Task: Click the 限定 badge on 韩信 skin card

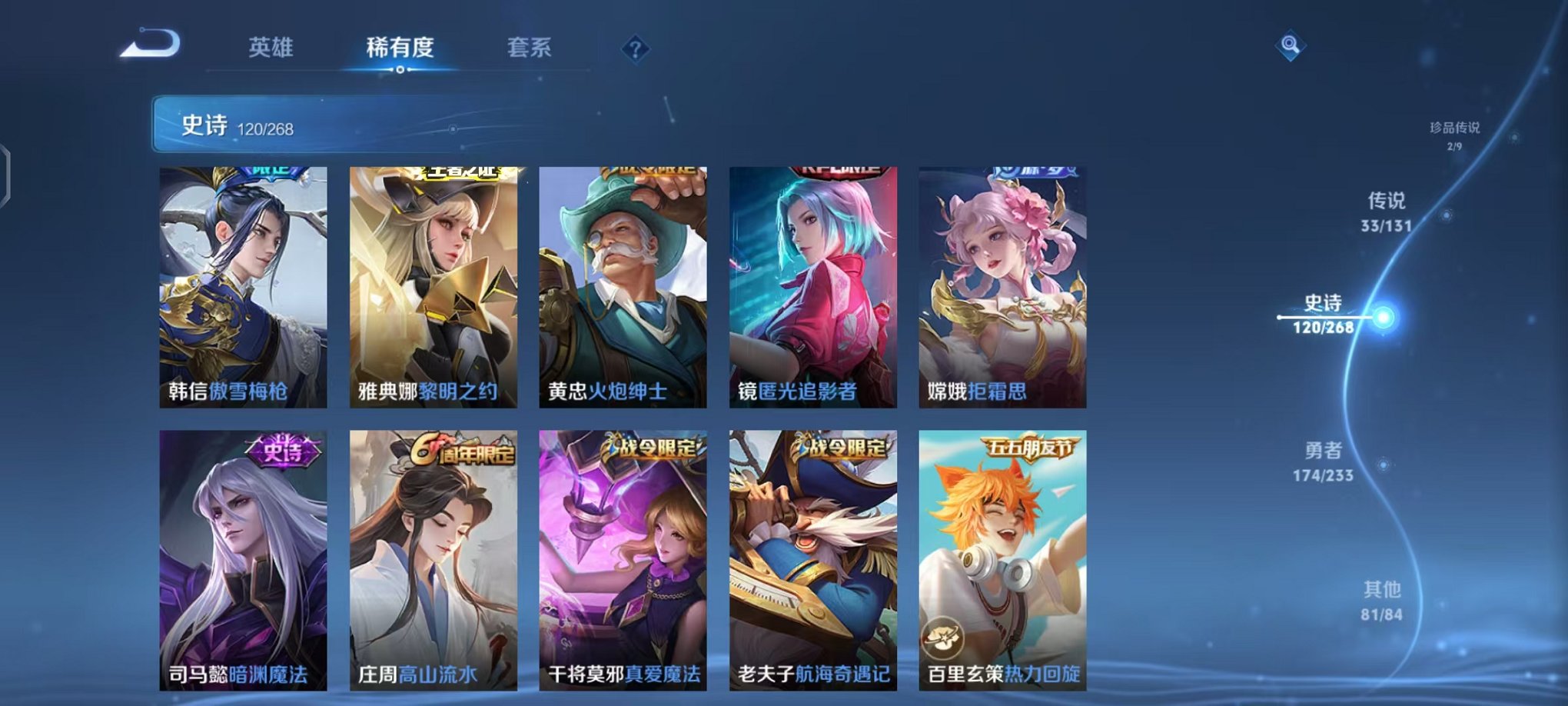Action: click(x=269, y=171)
